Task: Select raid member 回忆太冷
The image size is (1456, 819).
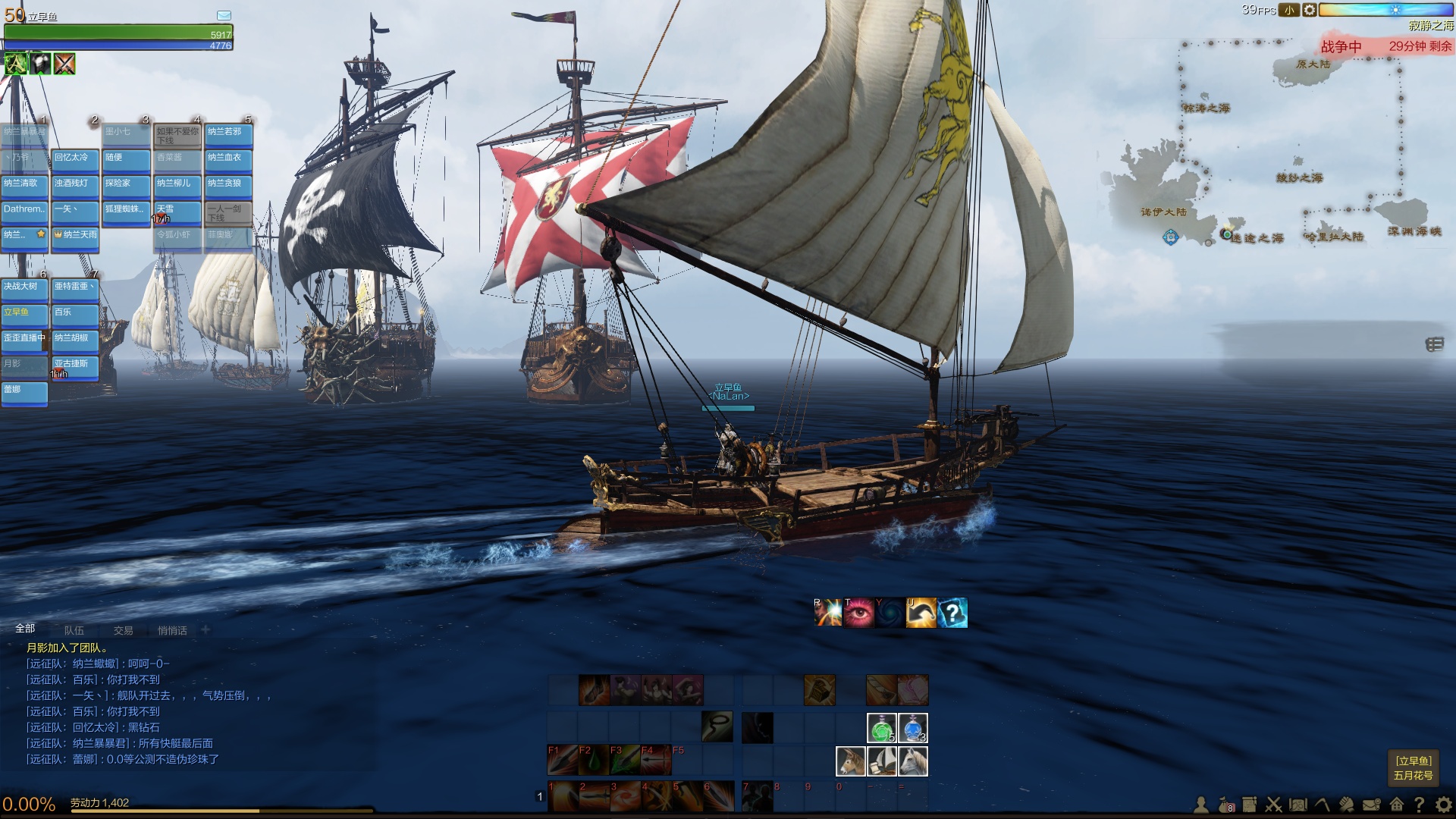Action: [x=76, y=158]
